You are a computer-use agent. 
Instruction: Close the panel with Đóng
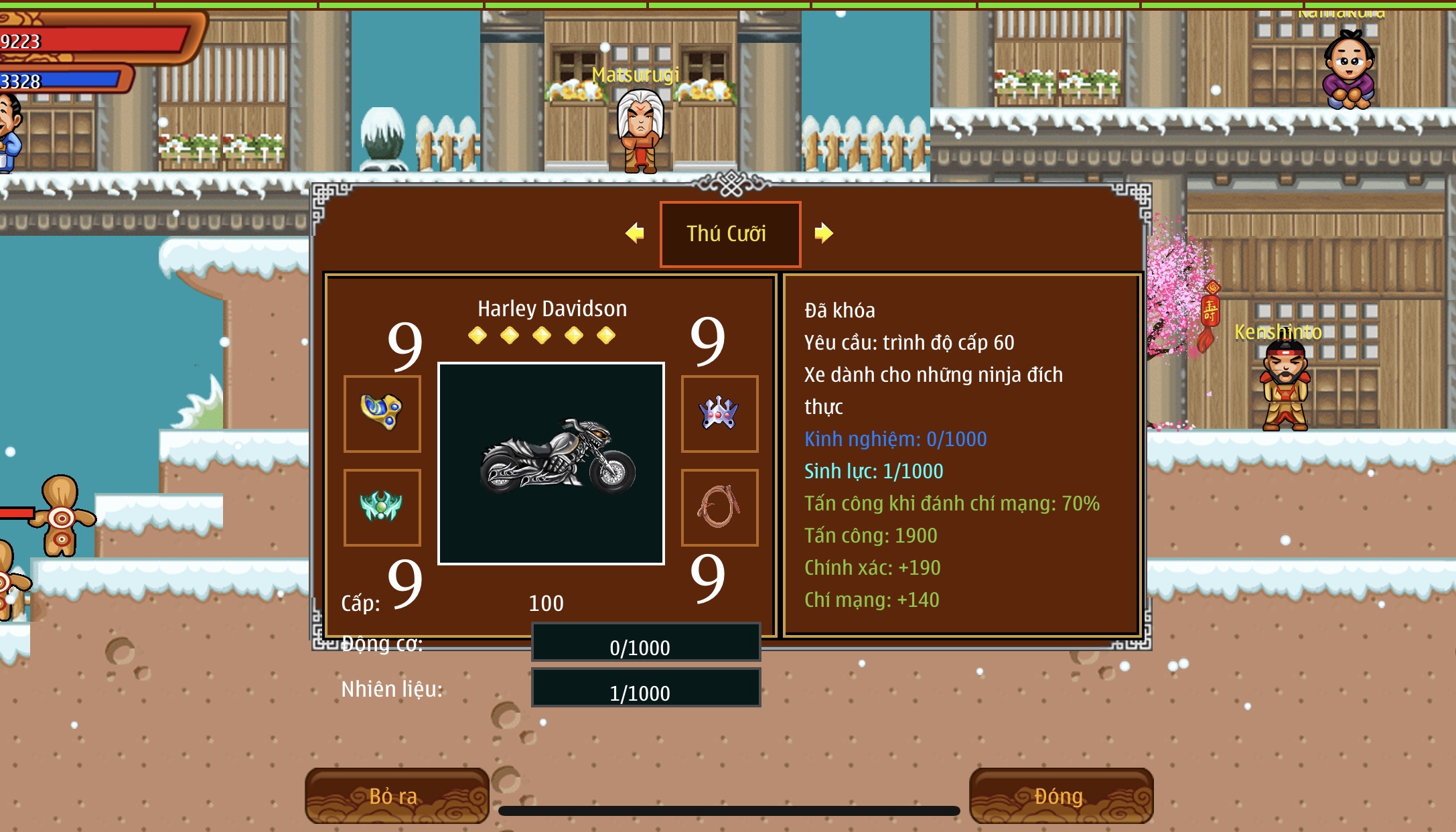click(1060, 796)
